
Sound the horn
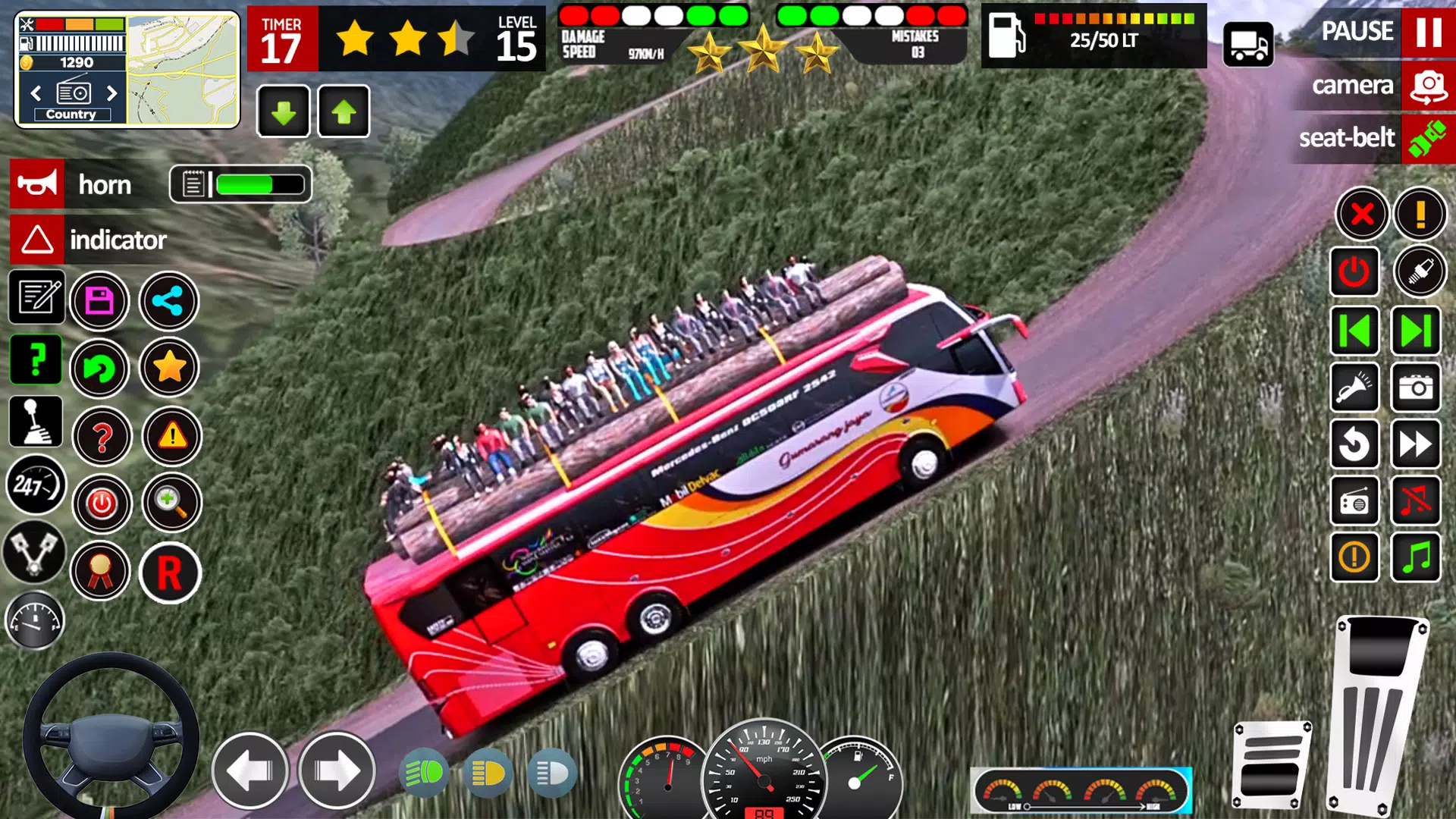(x=37, y=184)
